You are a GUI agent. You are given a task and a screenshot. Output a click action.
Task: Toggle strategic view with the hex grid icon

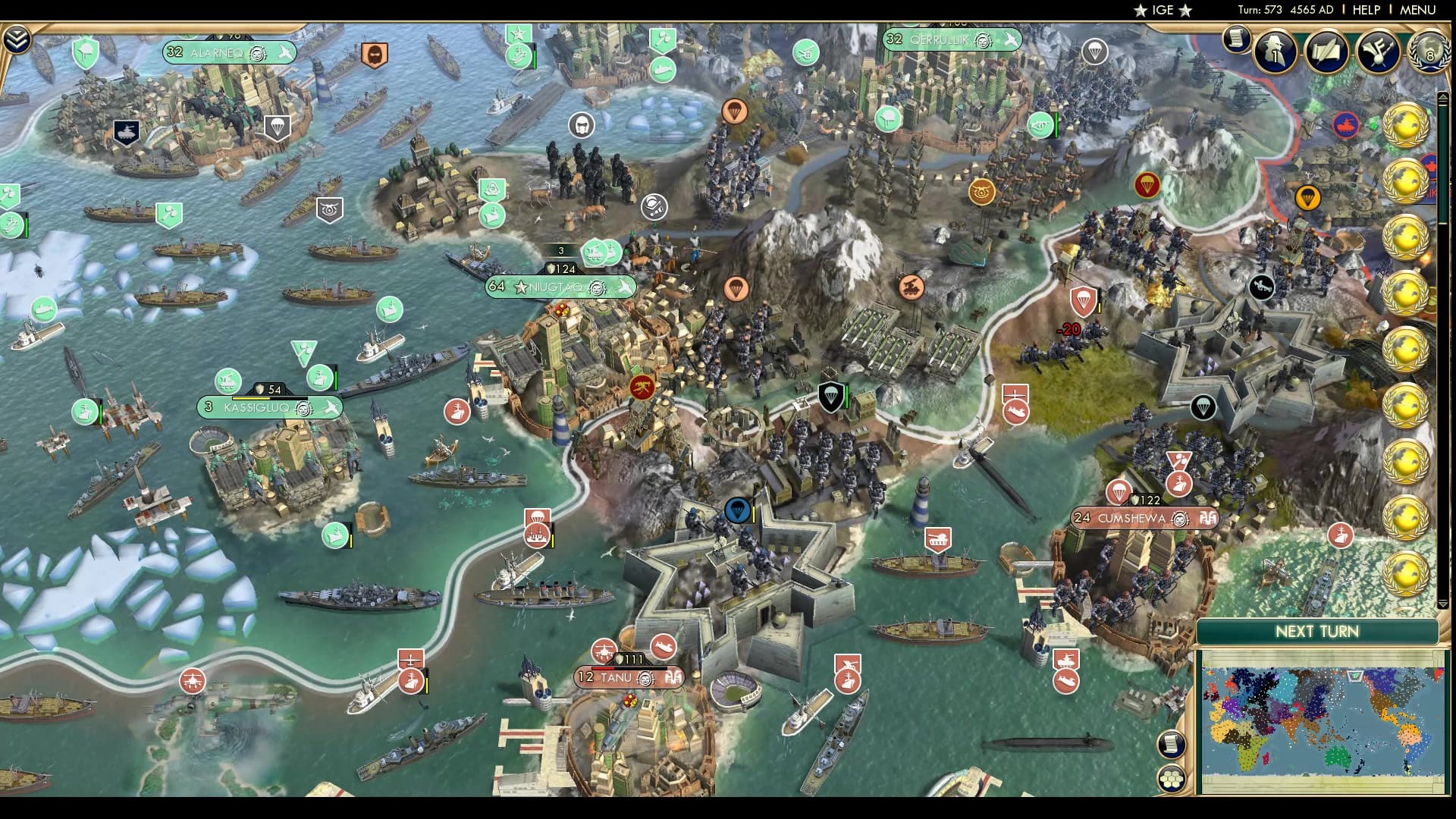tap(1171, 777)
